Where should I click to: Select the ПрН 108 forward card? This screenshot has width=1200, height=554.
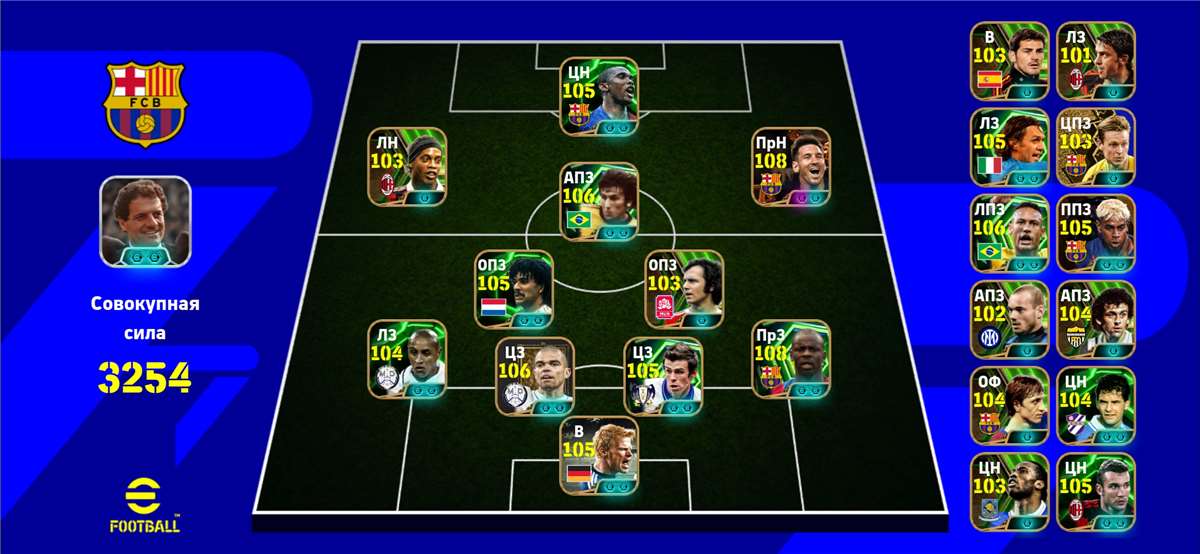[x=791, y=167]
